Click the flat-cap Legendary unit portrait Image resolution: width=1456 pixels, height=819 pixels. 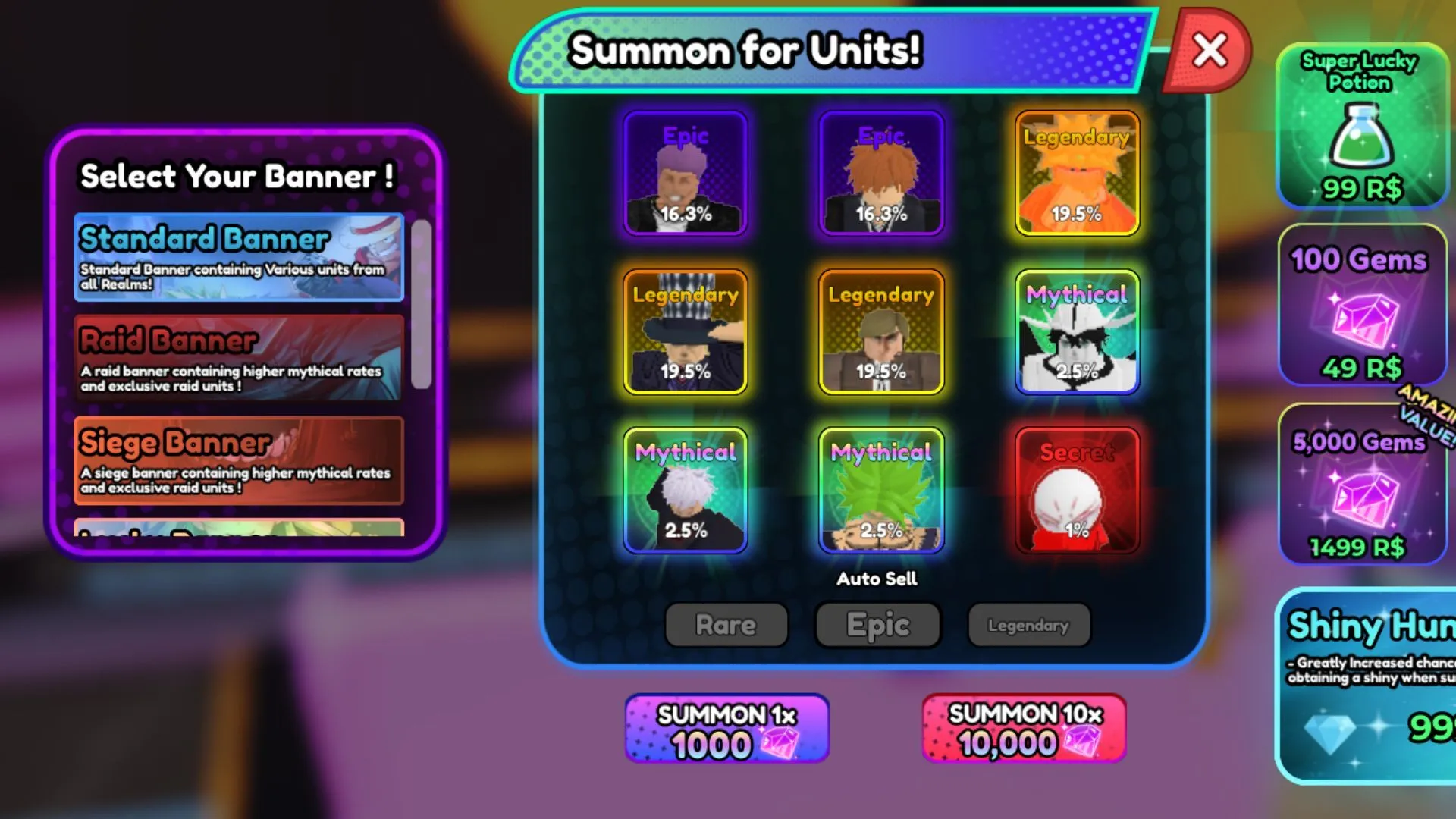pos(880,334)
